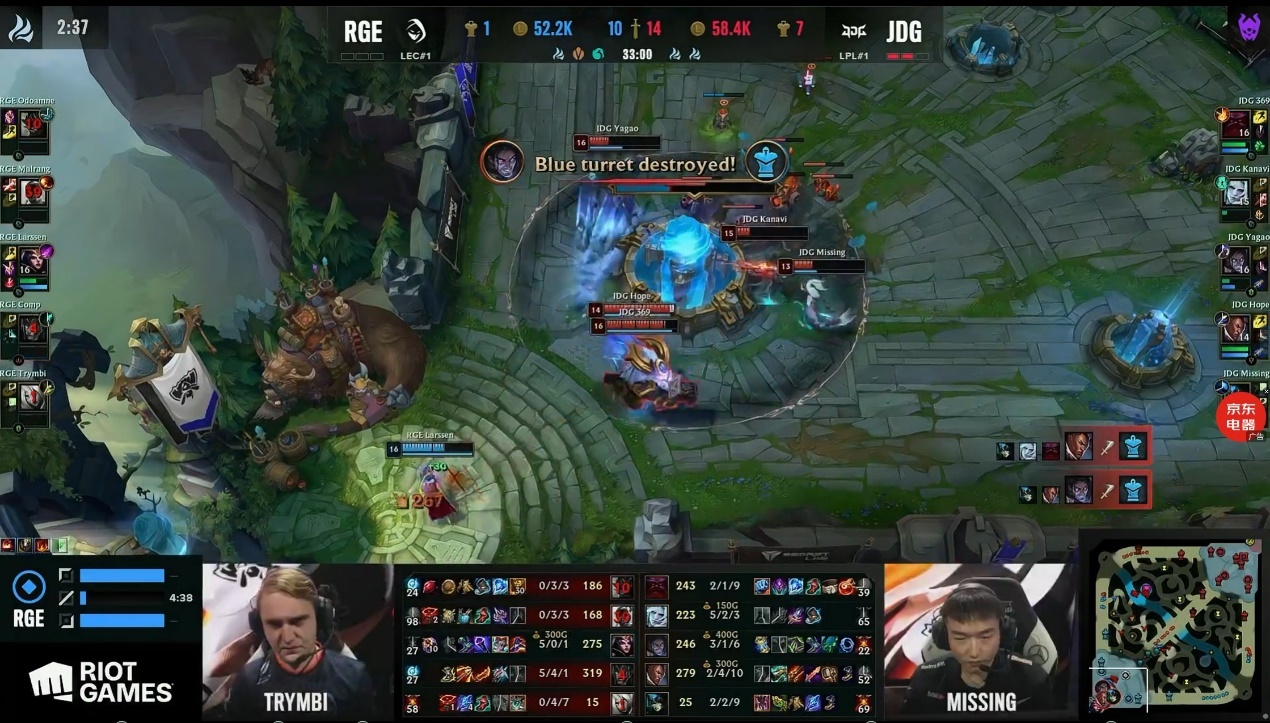
Task: Click the RGE team logo on the scoreboard
Action: coord(417,31)
